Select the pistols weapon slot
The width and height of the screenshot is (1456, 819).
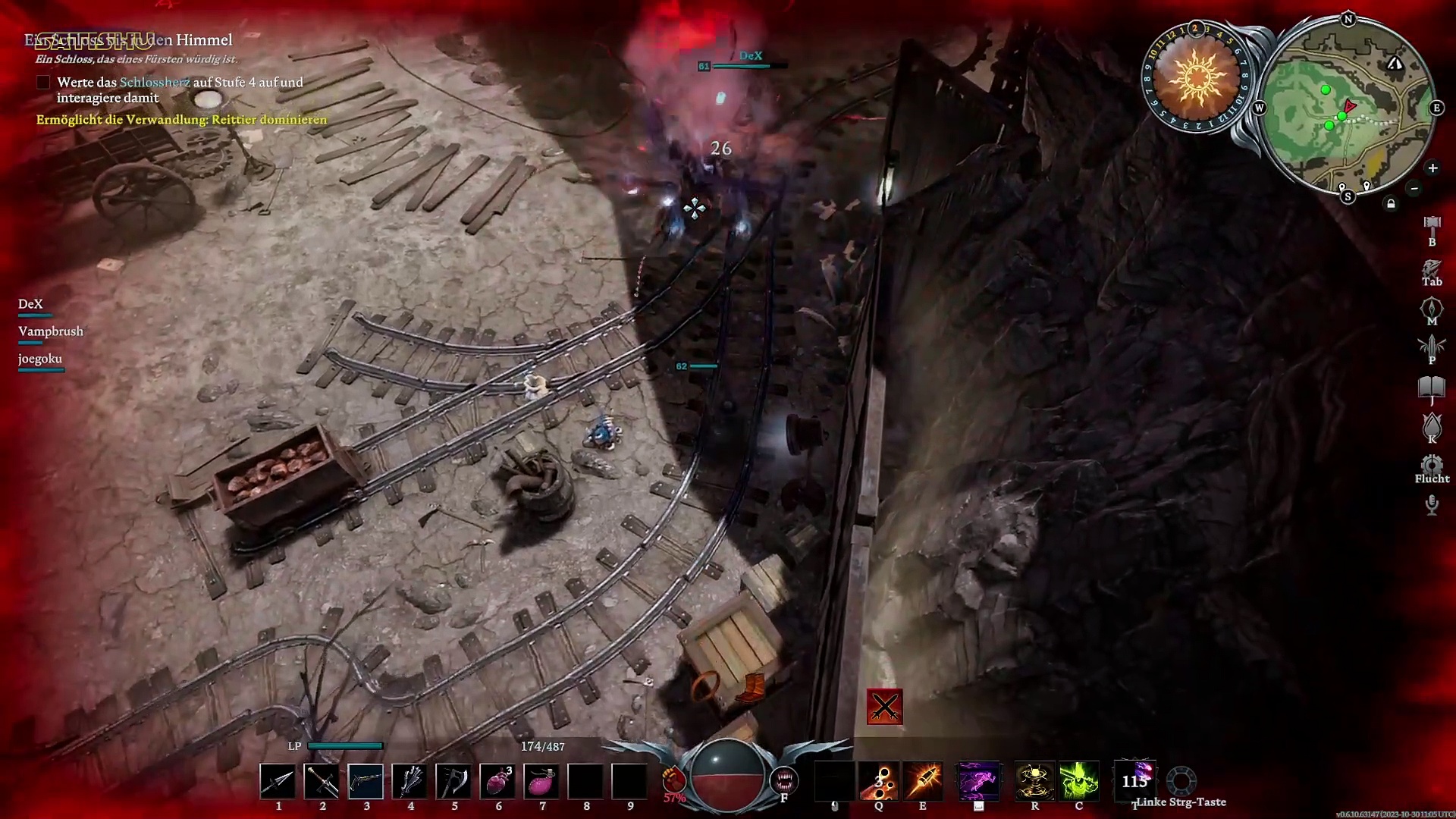(366, 781)
